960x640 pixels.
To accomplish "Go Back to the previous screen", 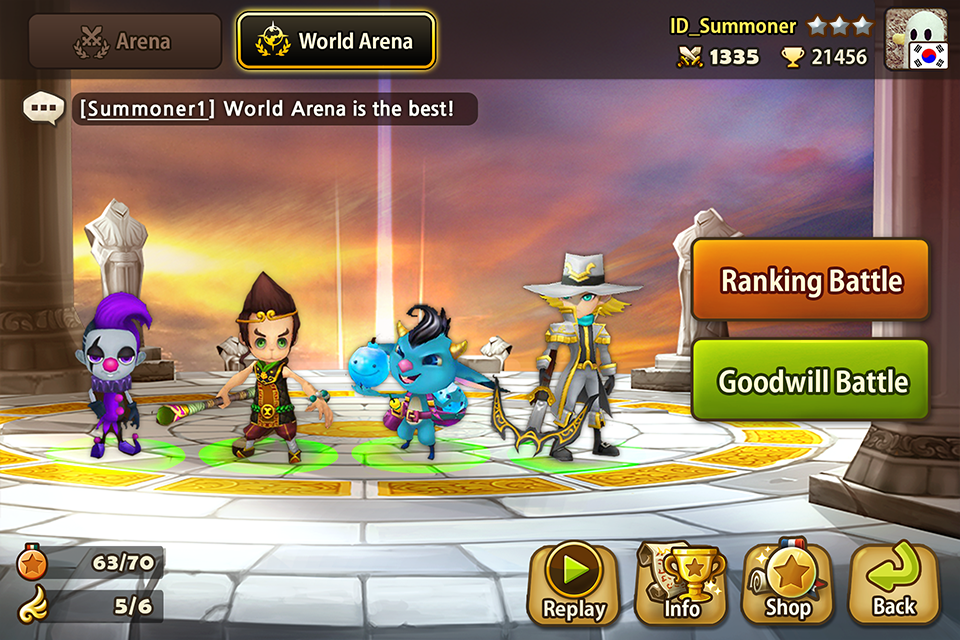I will (x=893, y=585).
